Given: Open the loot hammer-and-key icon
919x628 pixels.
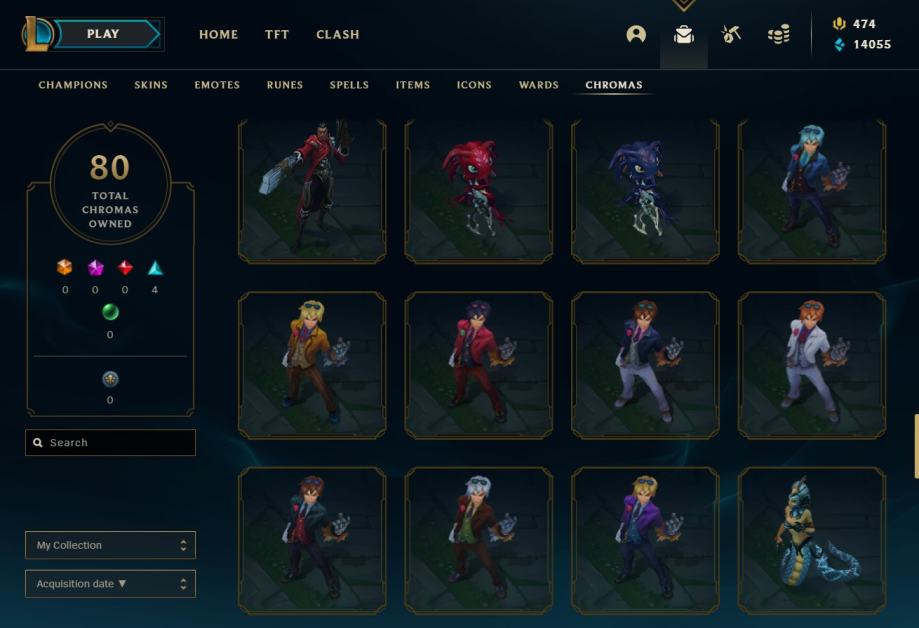Looking at the screenshot, I should point(731,34).
